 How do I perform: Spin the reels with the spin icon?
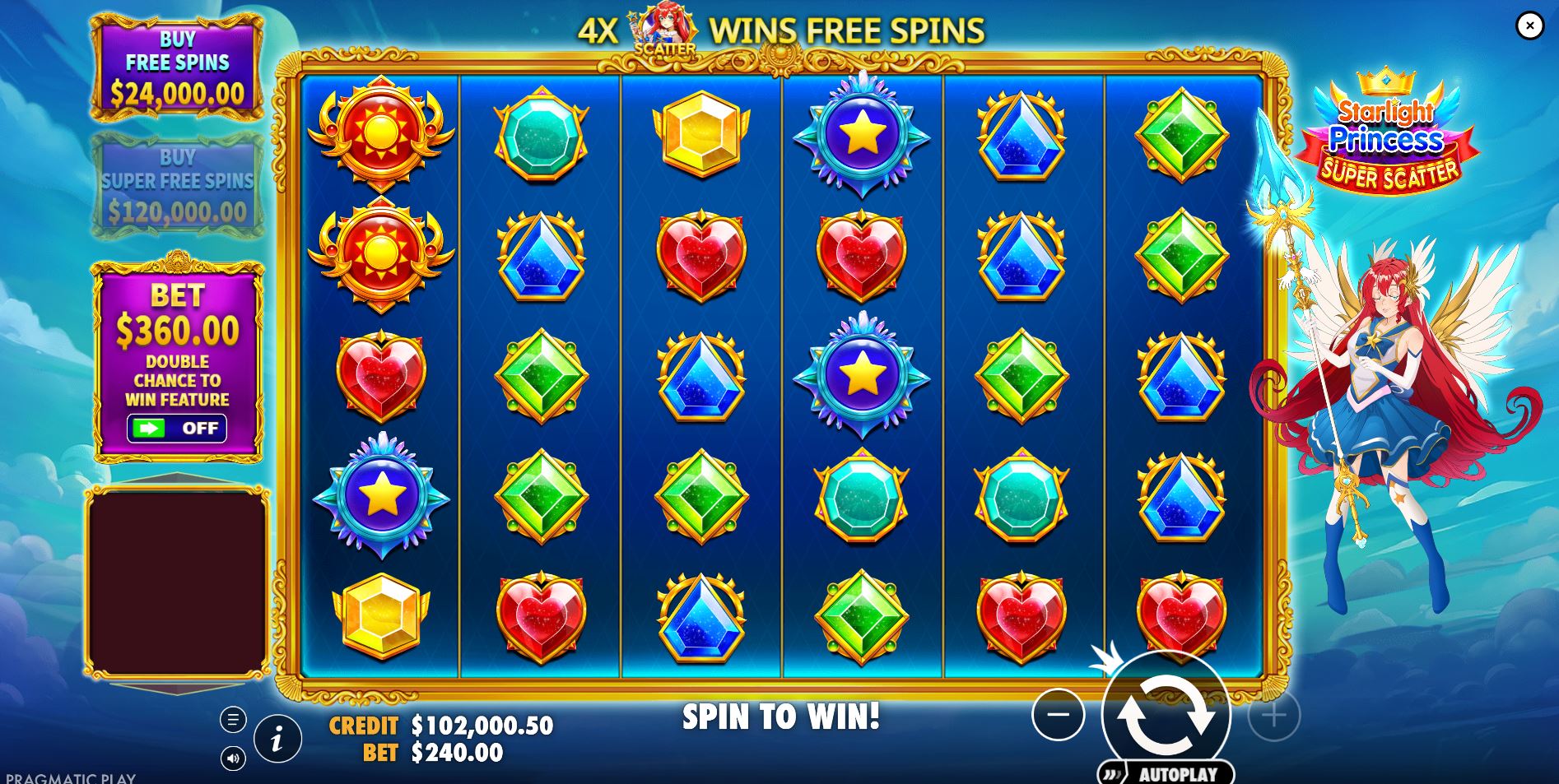(1166, 716)
